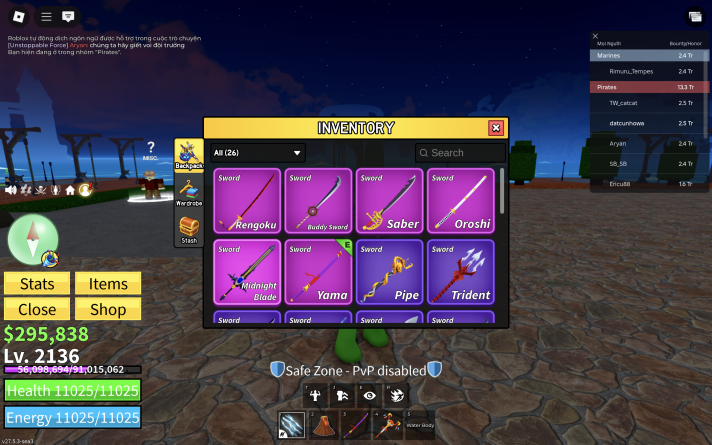Pick the Trident sword
The width and height of the screenshot is (712, 445).
pos(459,272)
